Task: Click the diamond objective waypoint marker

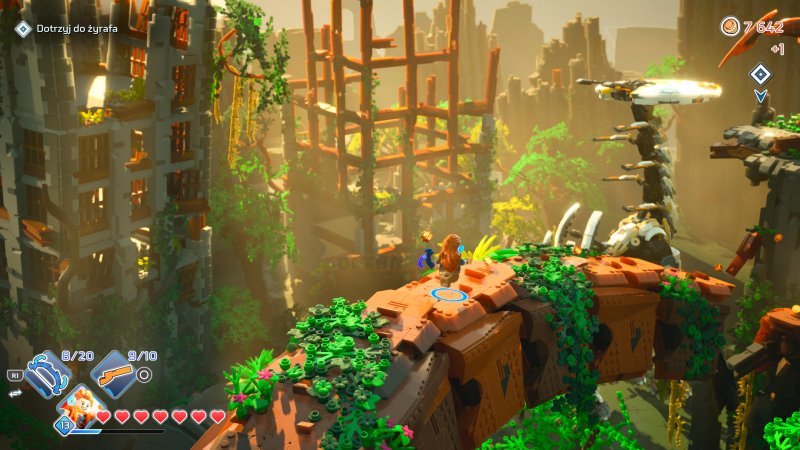Action: pos(761,73)
